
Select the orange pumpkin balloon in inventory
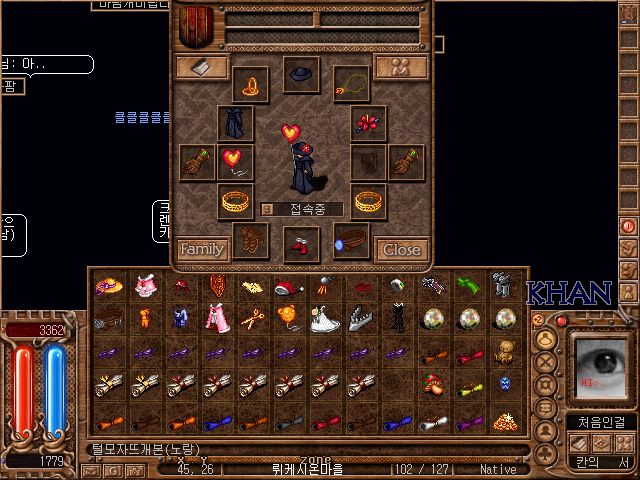pos(288,318)
